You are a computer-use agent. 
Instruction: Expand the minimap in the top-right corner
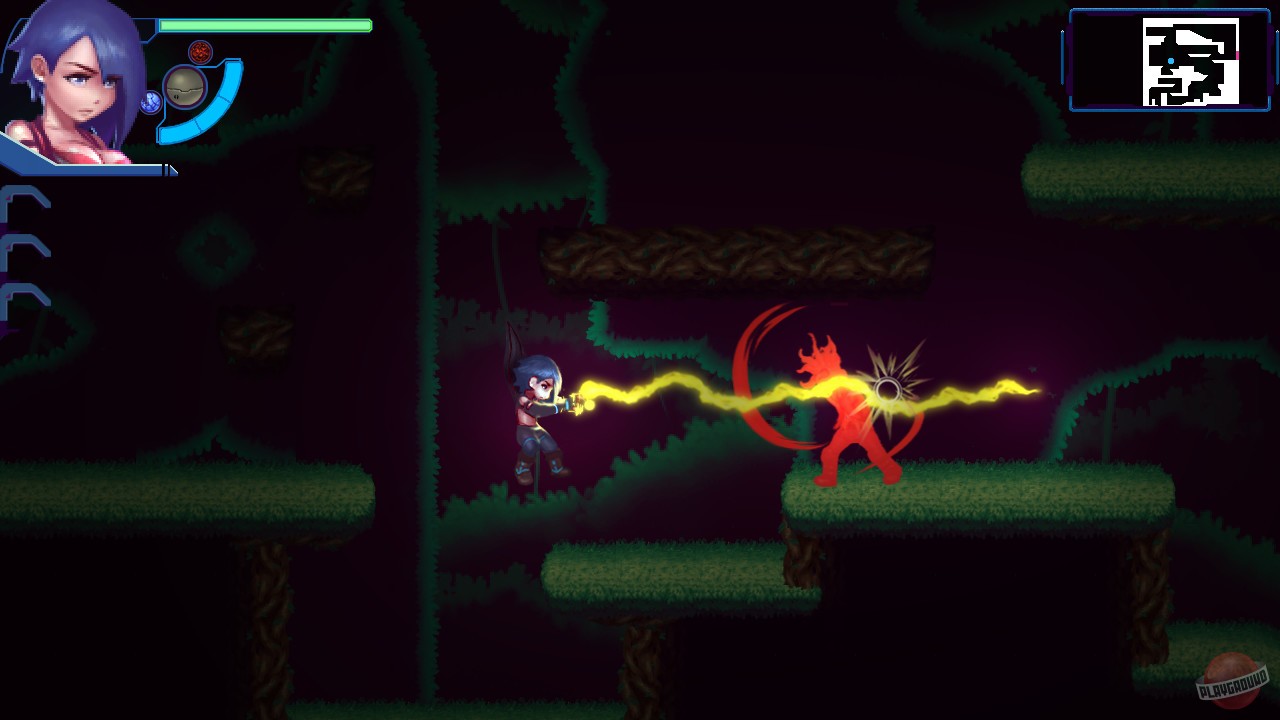click(x=1168, y=60)
